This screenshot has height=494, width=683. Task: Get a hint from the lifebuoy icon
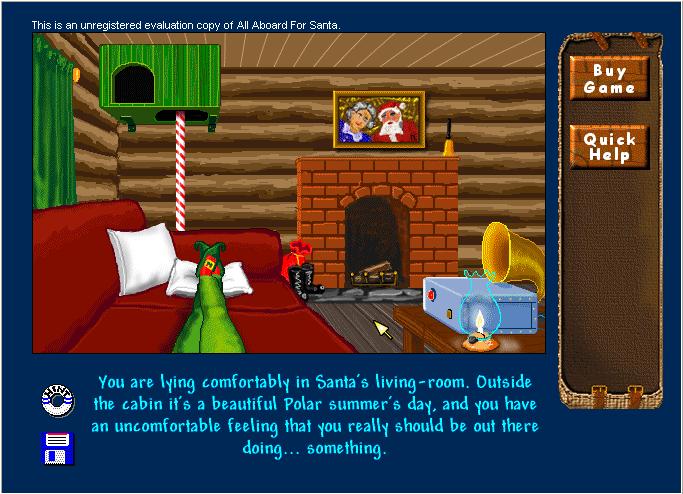pyautogui.click(x=56, y=399)
